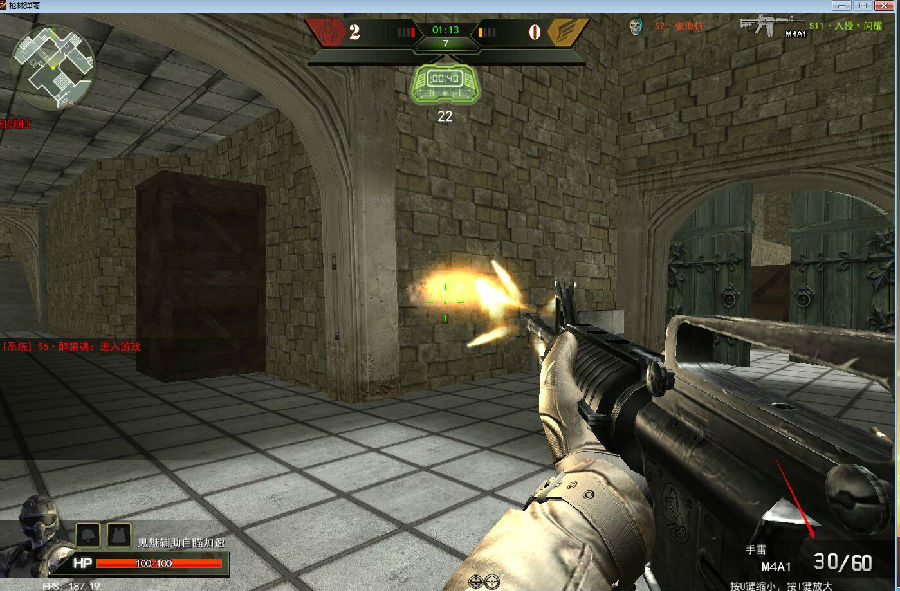Click the M4A1 rifle icon in the kill feed

pyautogui.click(x=765, y=24)
